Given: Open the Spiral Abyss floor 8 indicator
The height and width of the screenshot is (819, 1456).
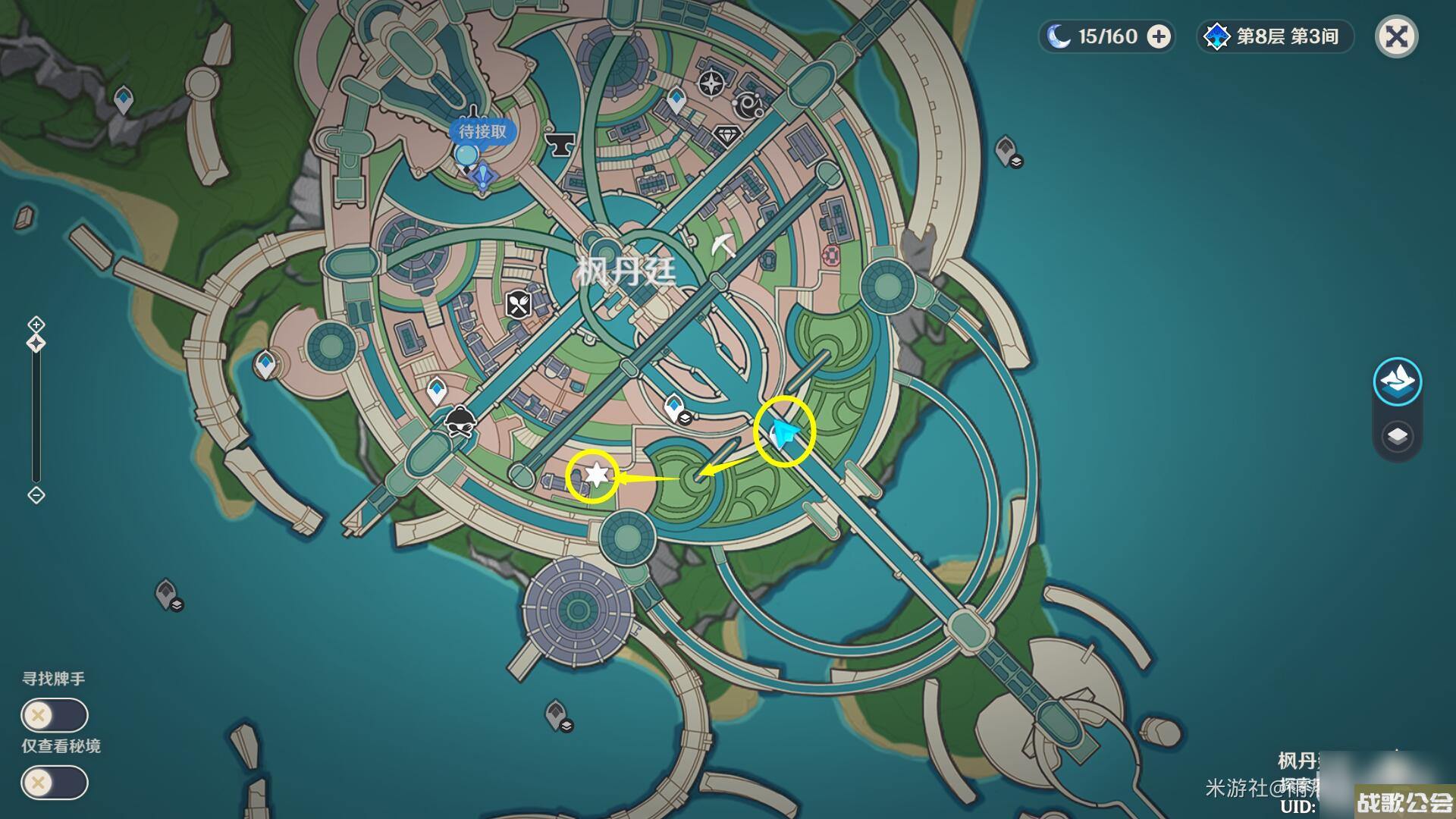Looking at the screenshot, I should pos(1276,36).
